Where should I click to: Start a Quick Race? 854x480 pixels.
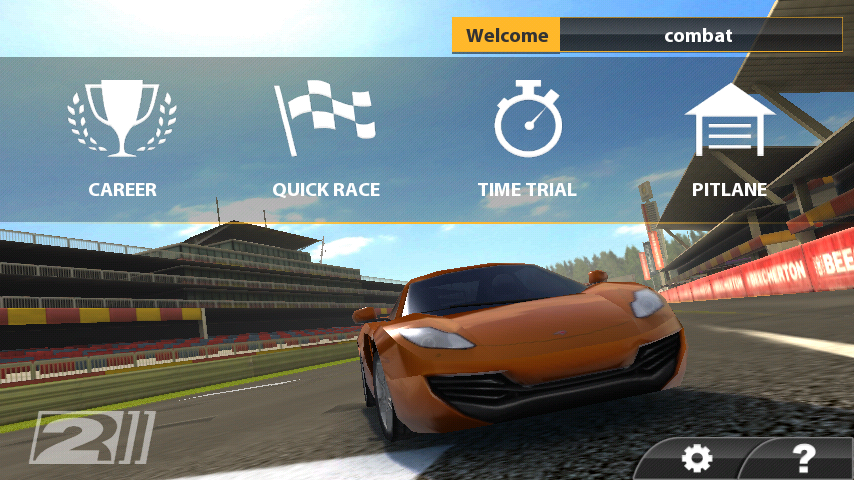point(326,139)
